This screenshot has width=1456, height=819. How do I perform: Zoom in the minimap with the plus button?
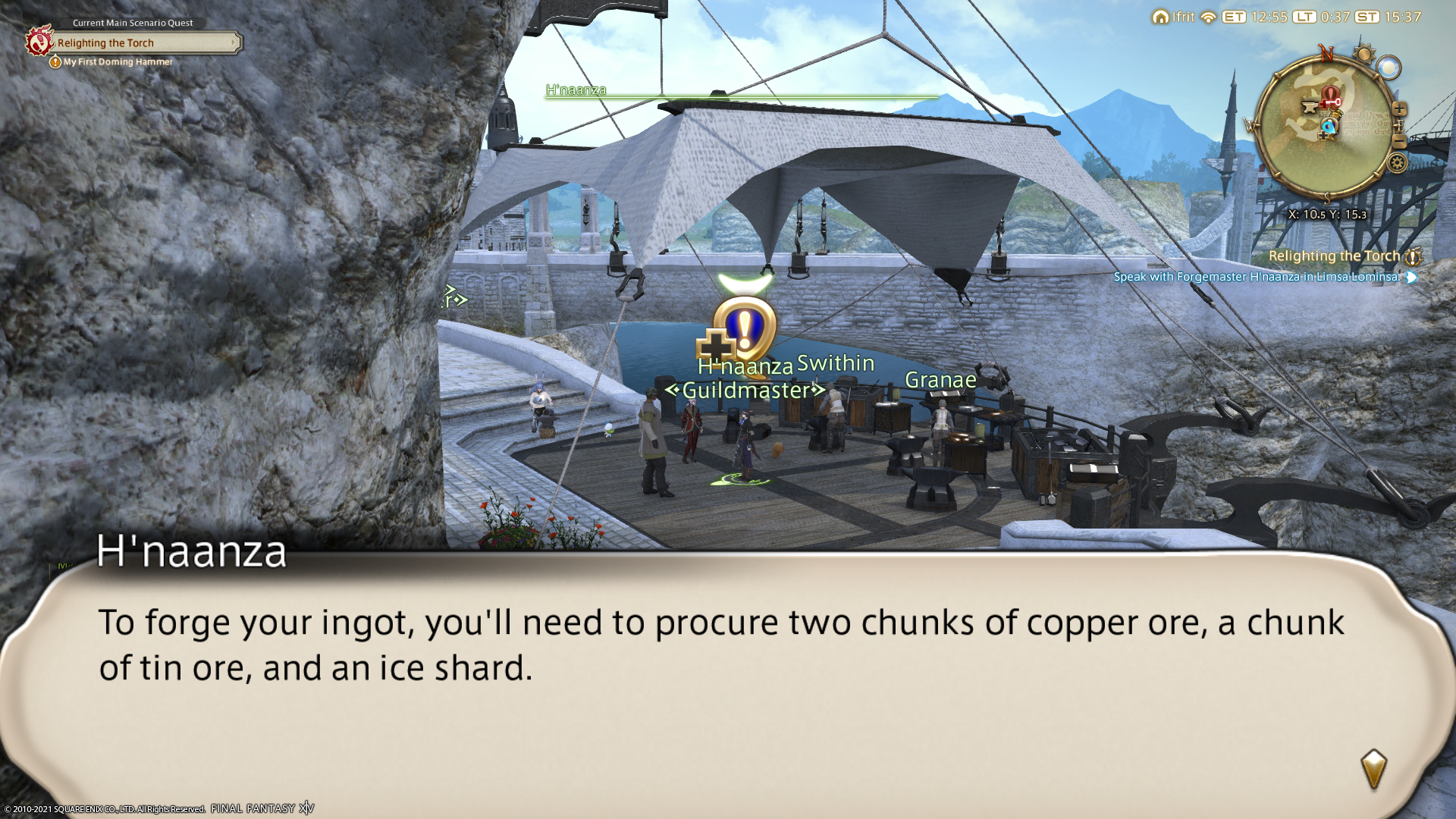[x=1400, y=109]
